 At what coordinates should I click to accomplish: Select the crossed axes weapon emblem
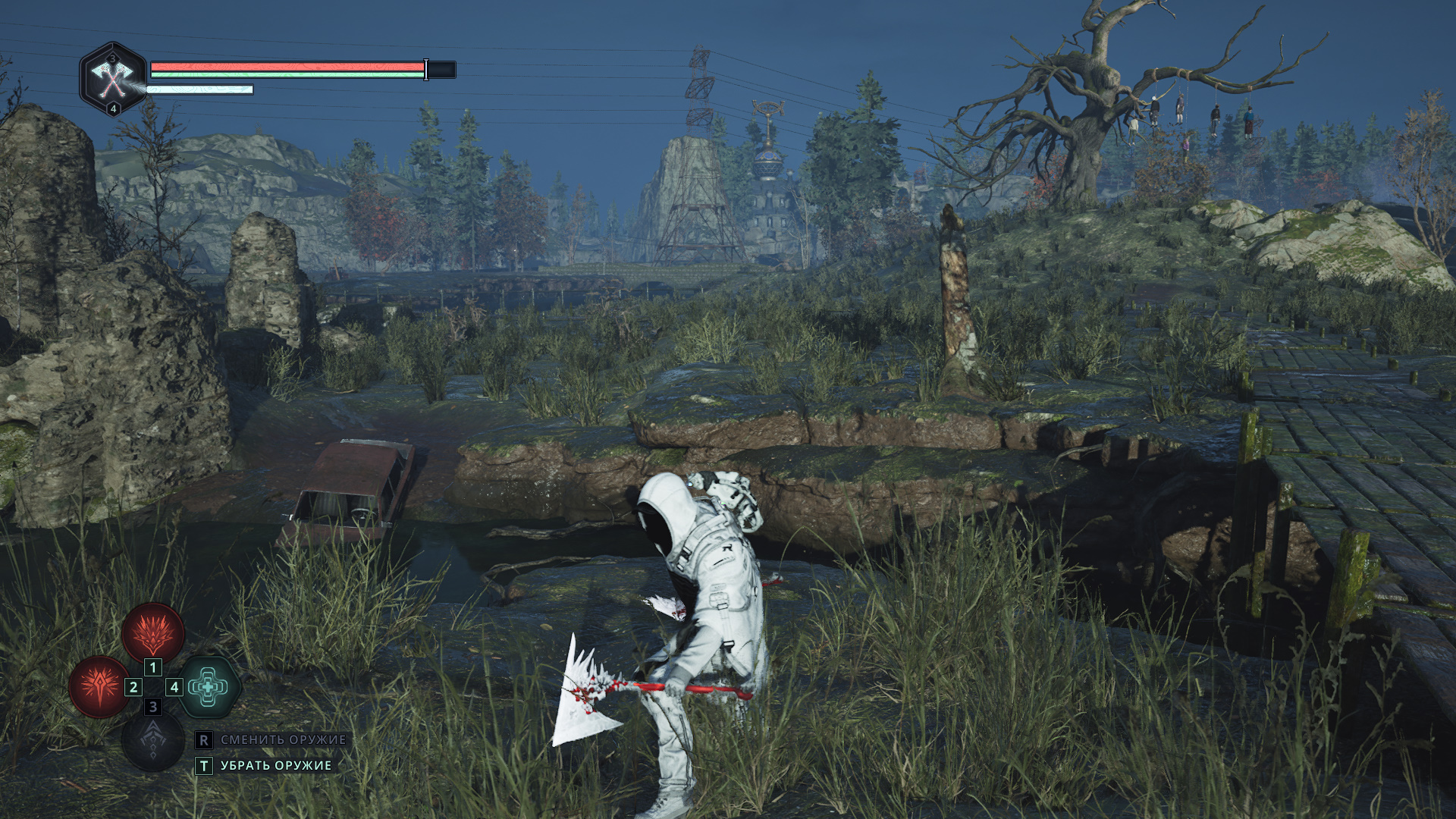pos(112,78)
